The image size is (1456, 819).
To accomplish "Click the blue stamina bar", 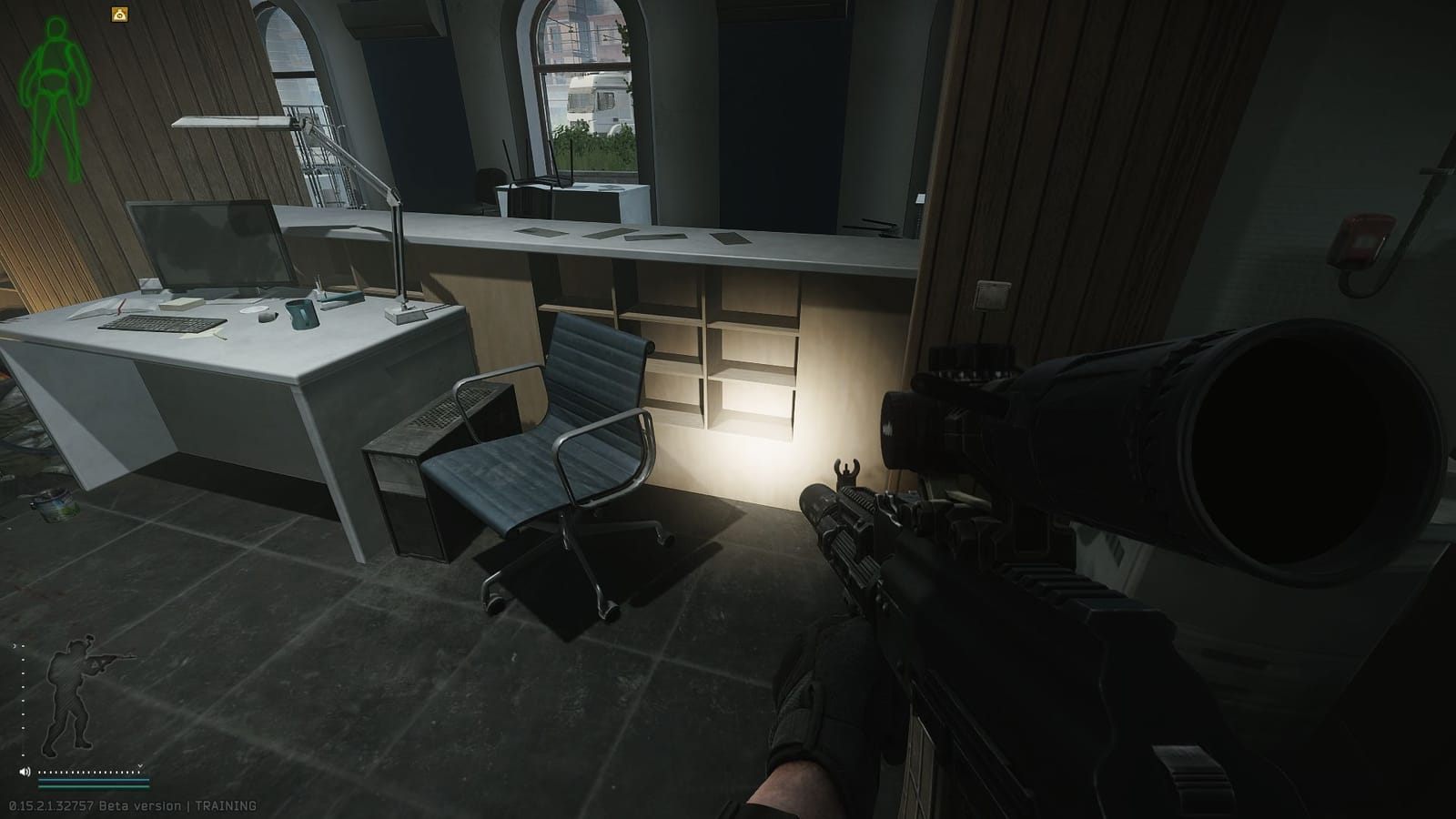I will tap(94, 780).
